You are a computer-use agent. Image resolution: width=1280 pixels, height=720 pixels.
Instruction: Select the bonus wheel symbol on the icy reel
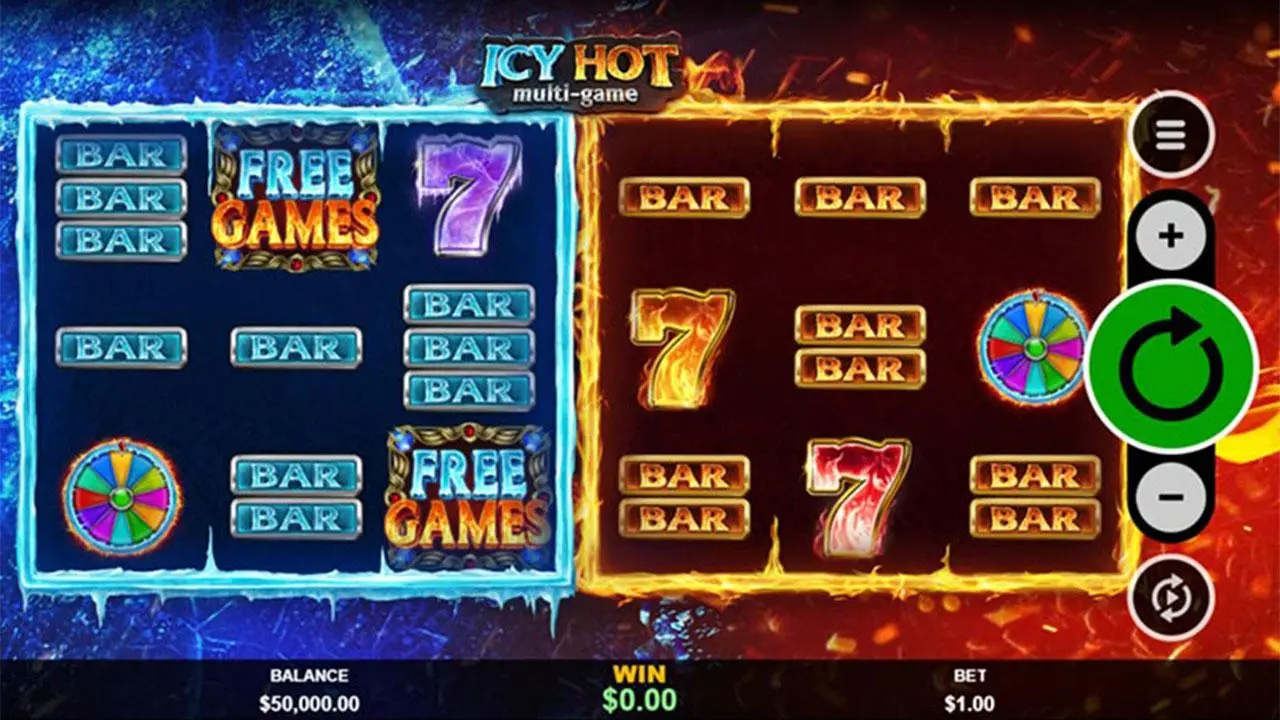118,497
